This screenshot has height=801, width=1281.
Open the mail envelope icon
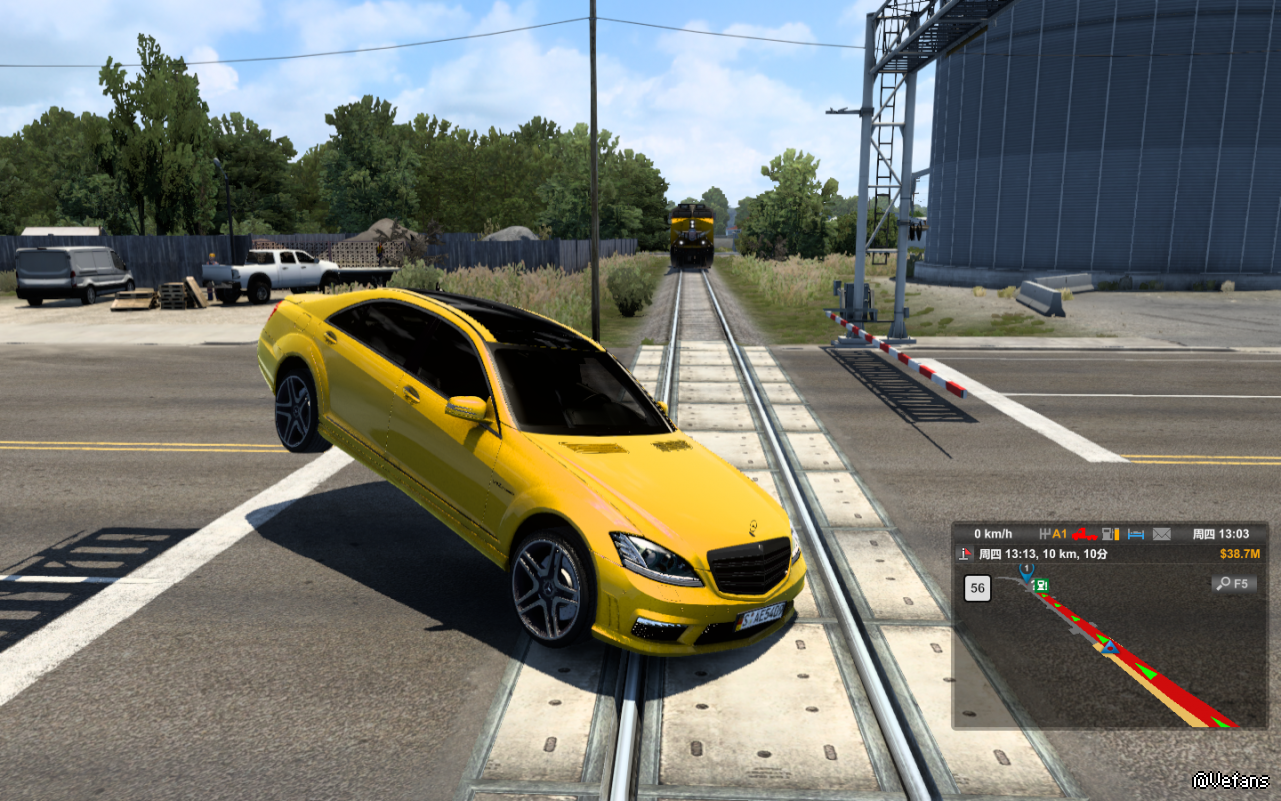click(x=1161, y=534)
